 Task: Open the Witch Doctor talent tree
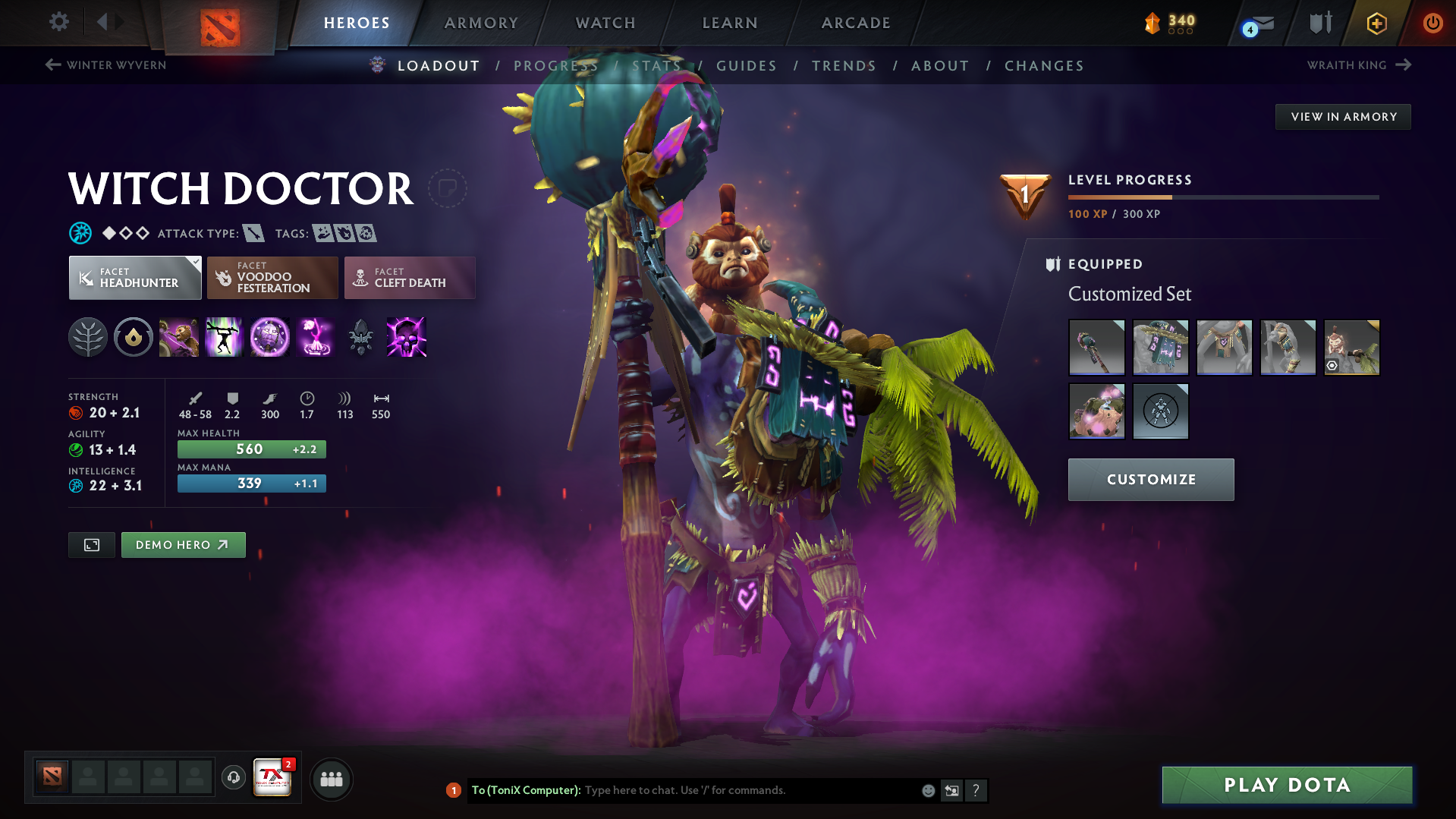point(88,338)
